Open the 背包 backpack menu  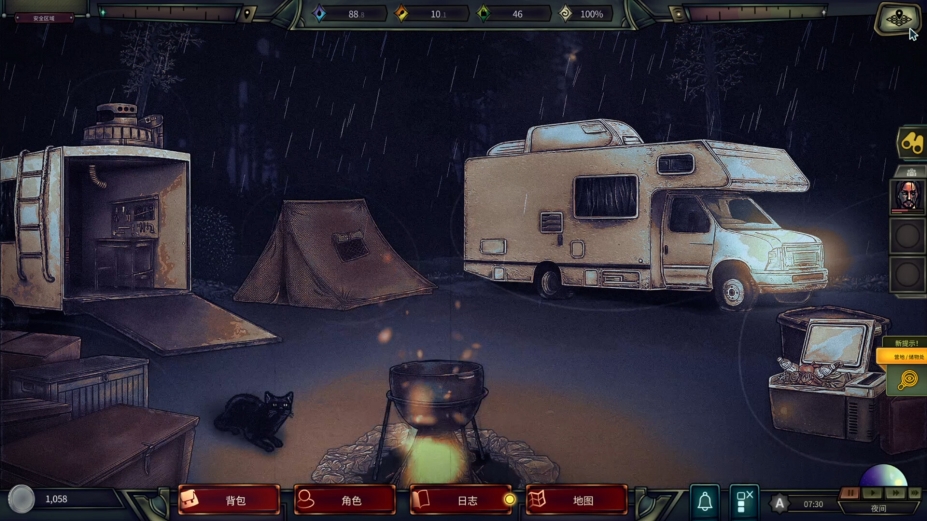229,499
